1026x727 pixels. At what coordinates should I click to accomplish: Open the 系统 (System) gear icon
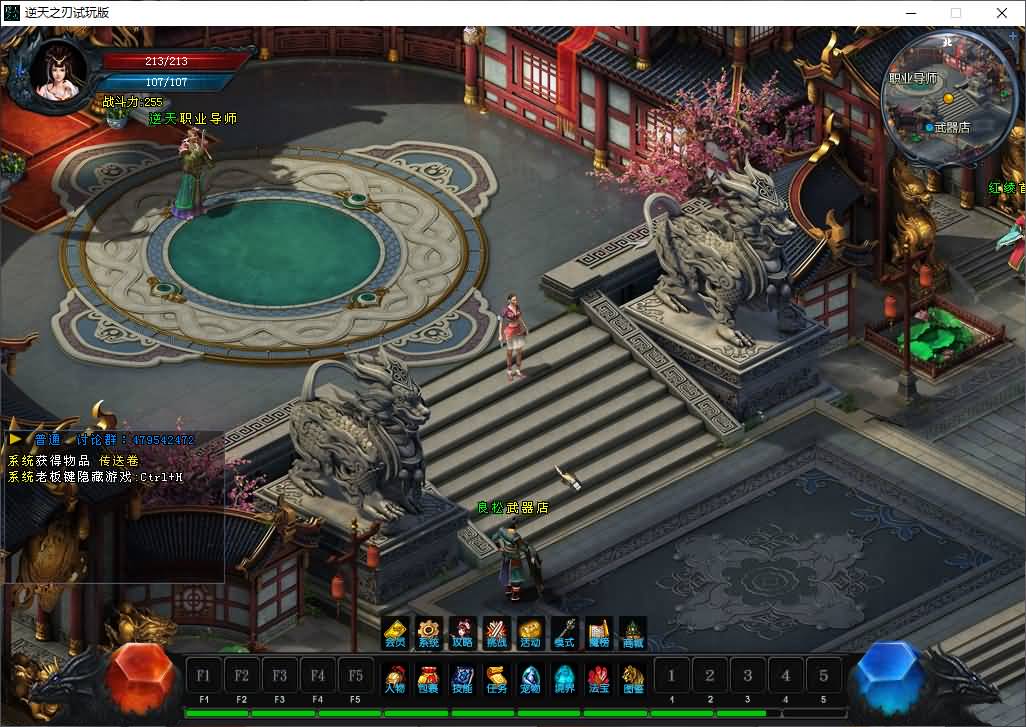(x=429, y=632)
